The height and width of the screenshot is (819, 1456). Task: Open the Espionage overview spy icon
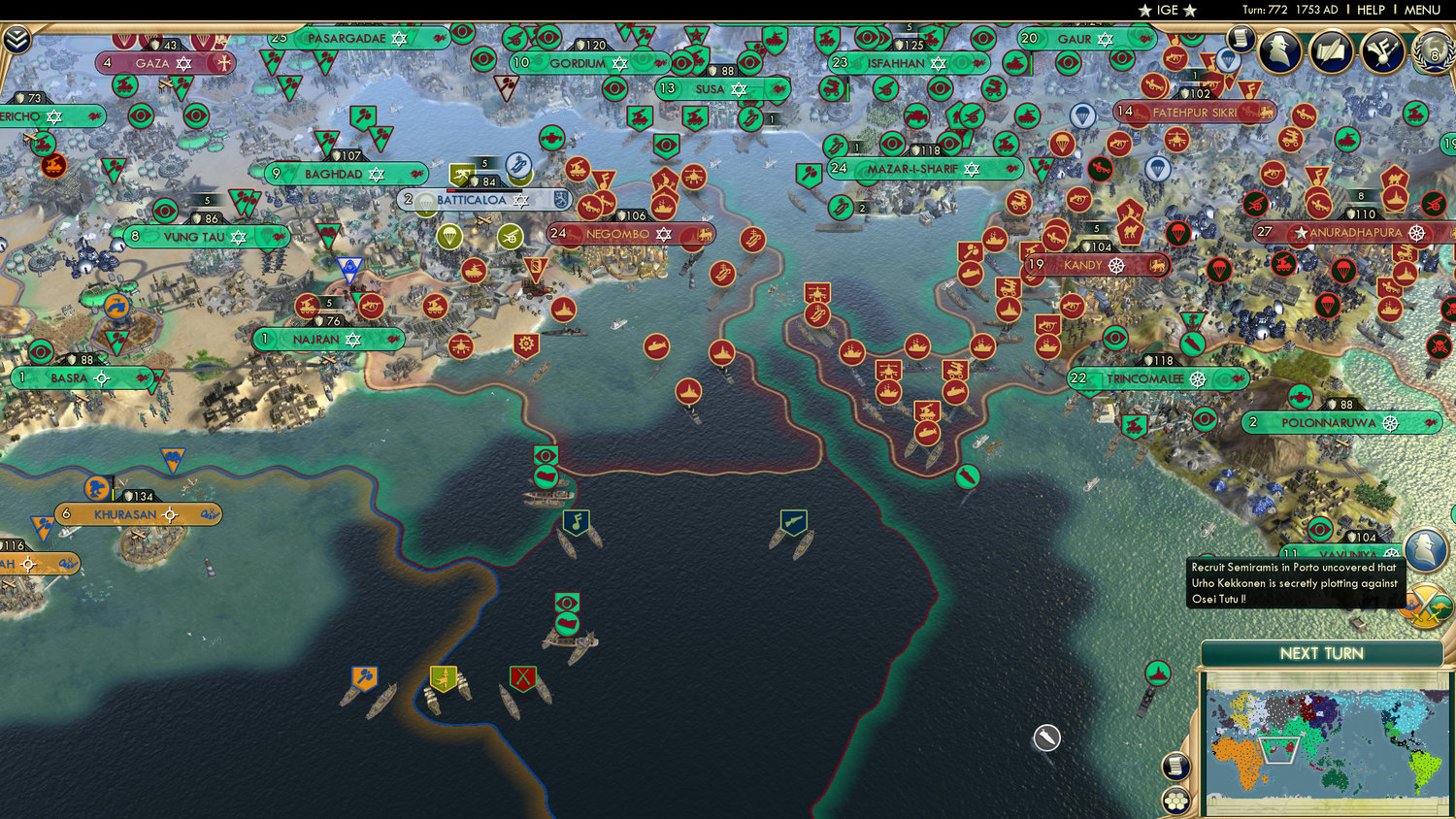tap(1278, 50)
